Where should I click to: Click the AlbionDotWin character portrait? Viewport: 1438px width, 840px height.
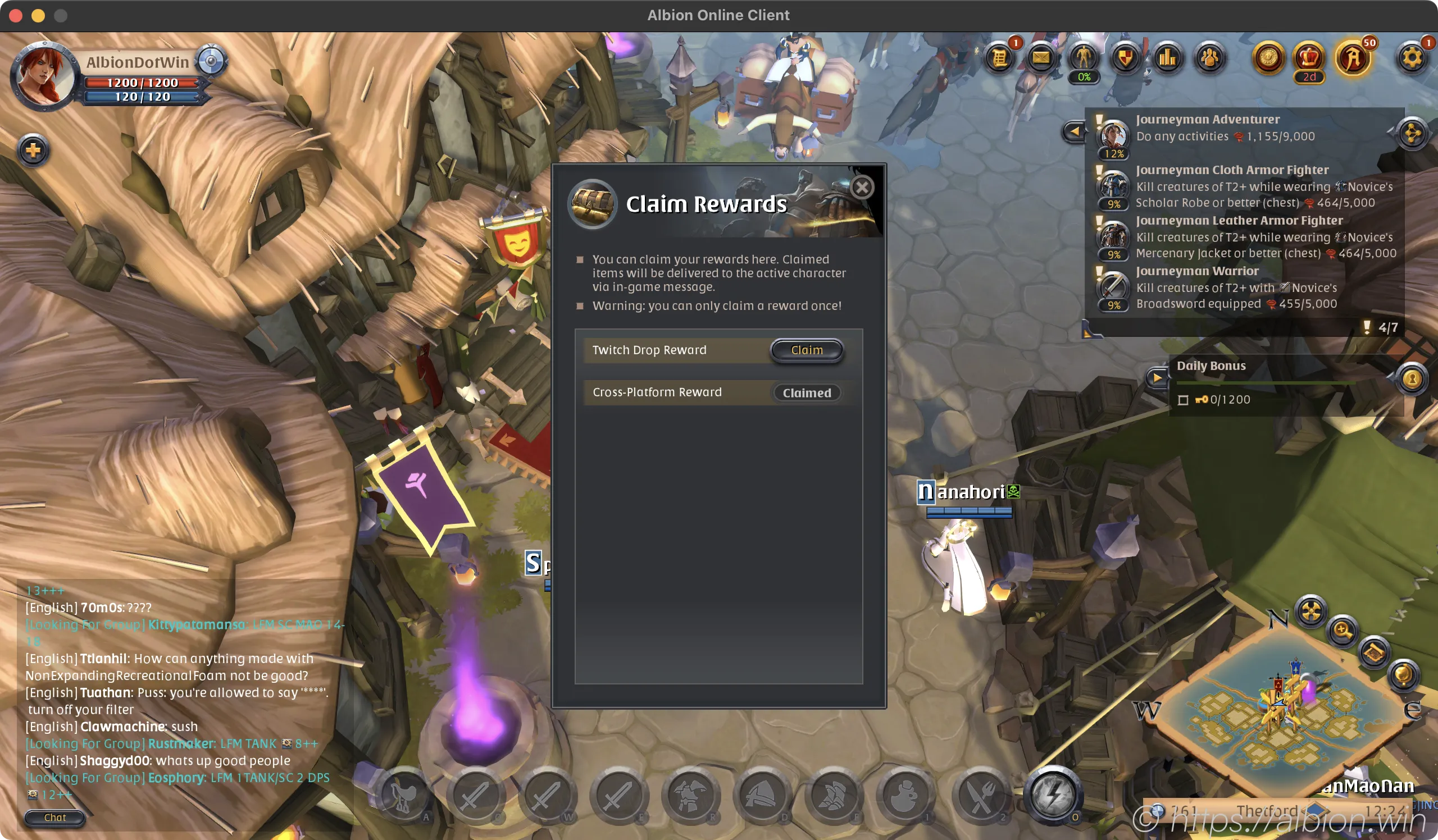(43, 76)
